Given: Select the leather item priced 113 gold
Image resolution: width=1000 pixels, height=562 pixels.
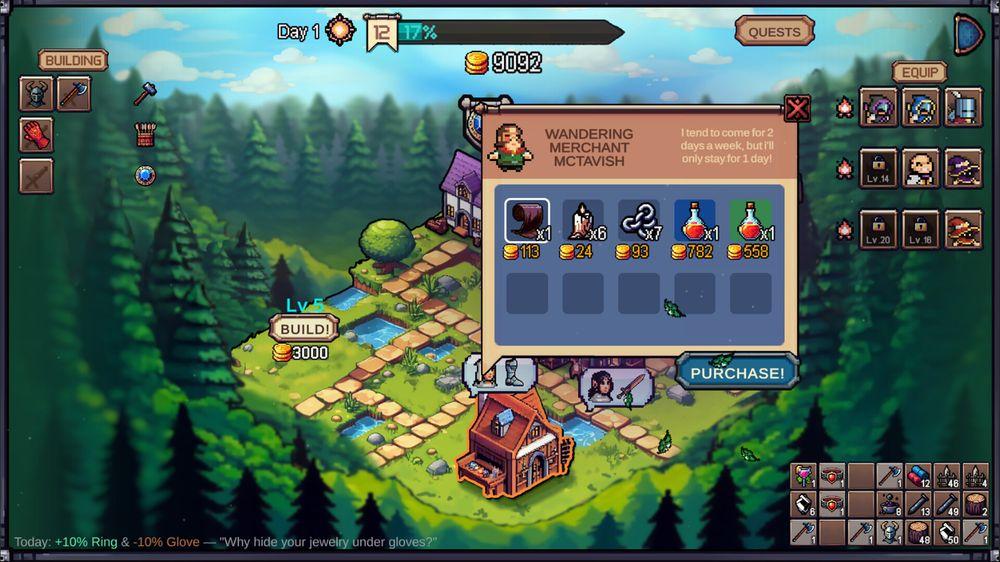Looking at the screenshot, I should [526, 221].
